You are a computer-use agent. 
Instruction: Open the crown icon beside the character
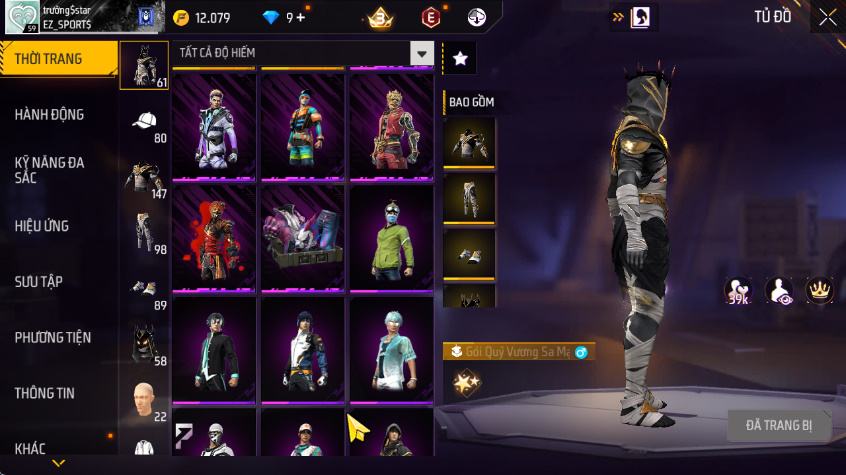tap(820, 291)
